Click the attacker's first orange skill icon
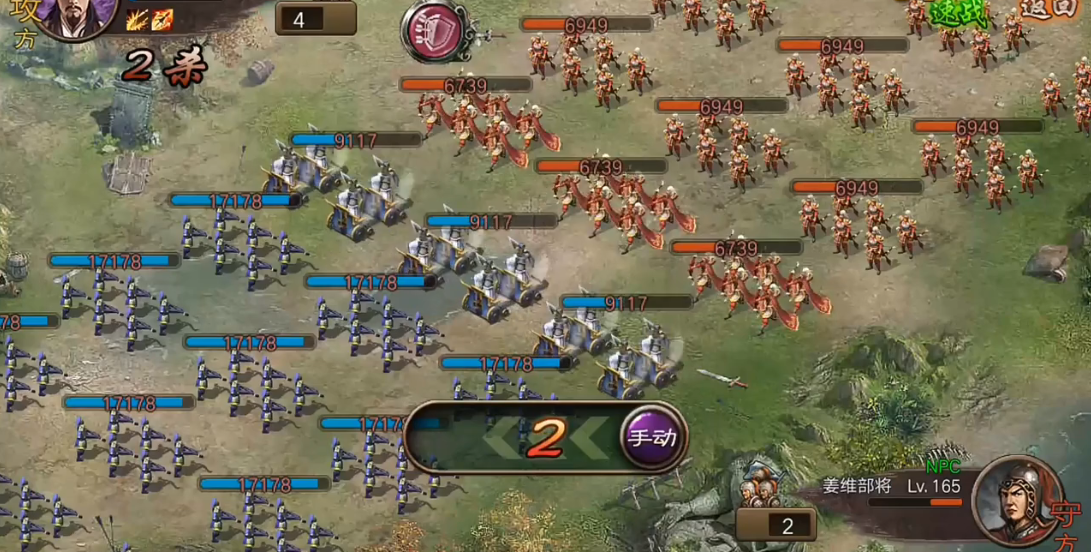1091x552 pixels. [x=137, y=18]
